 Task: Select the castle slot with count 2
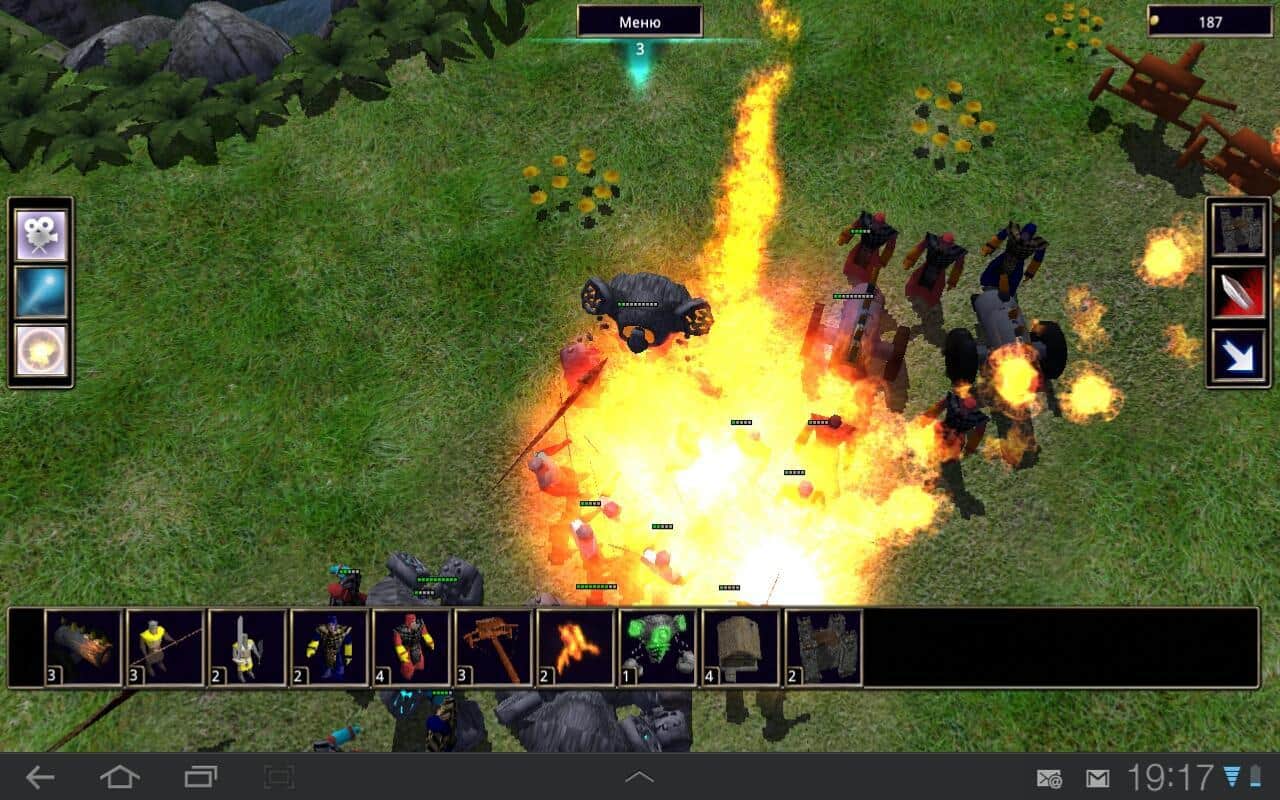coord(823,647)
